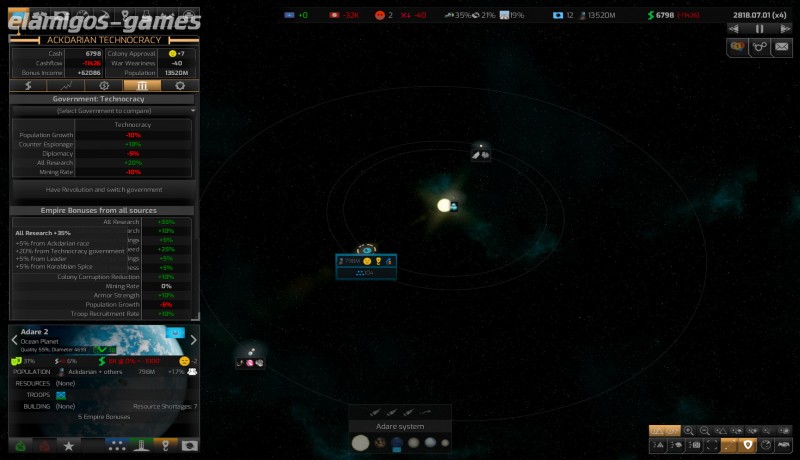Show the line-graph statistics tab

(66, 86)
